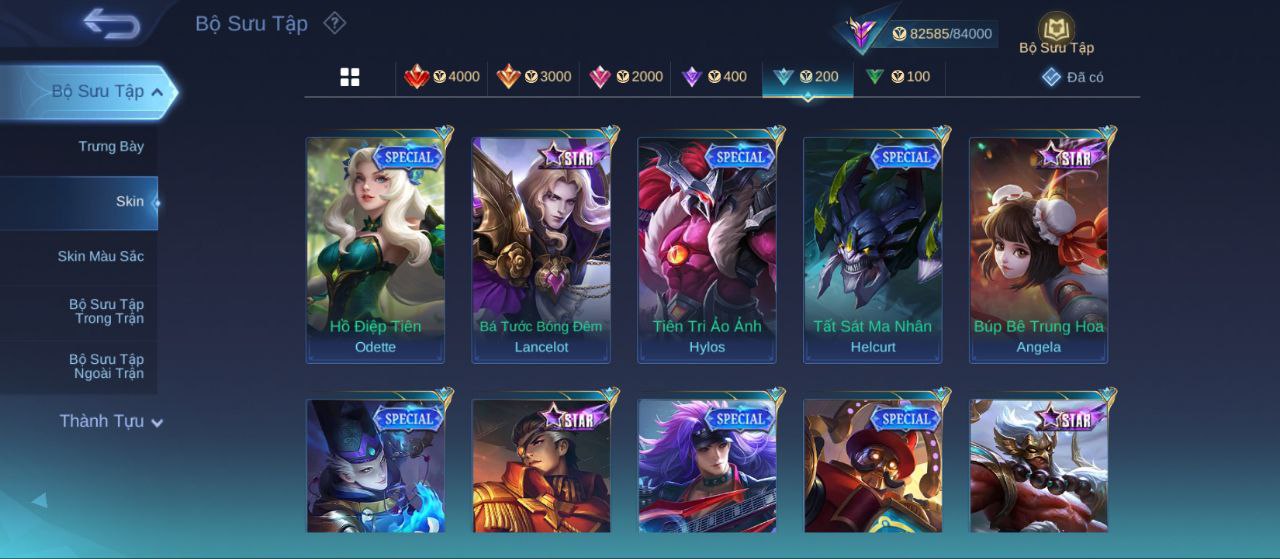Select Odette's Hồ Điệp Tiên skin card
1280x559 pixels.
[375, 249]
